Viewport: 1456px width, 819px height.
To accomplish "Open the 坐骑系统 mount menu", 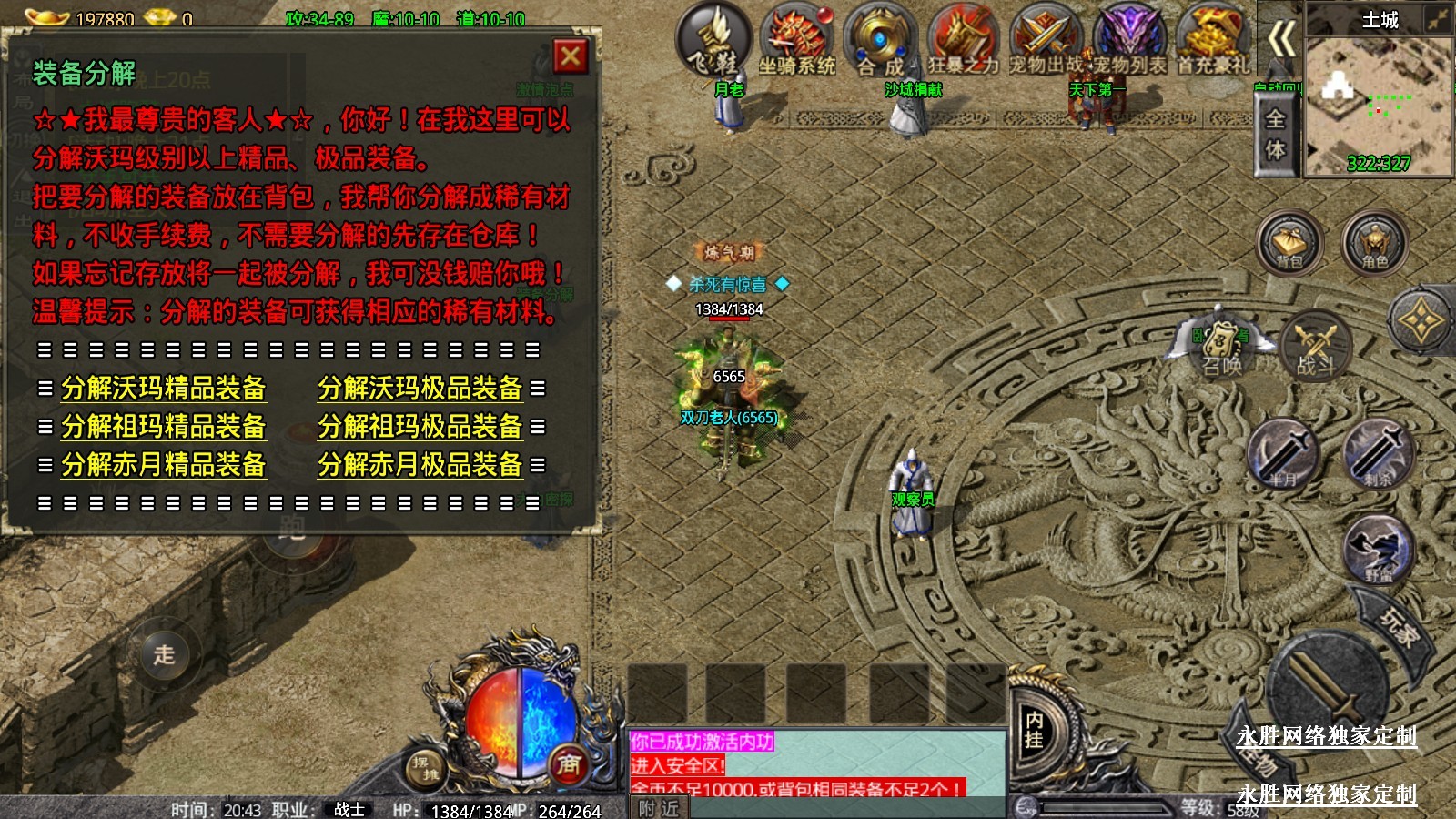I will coord(796,40).
